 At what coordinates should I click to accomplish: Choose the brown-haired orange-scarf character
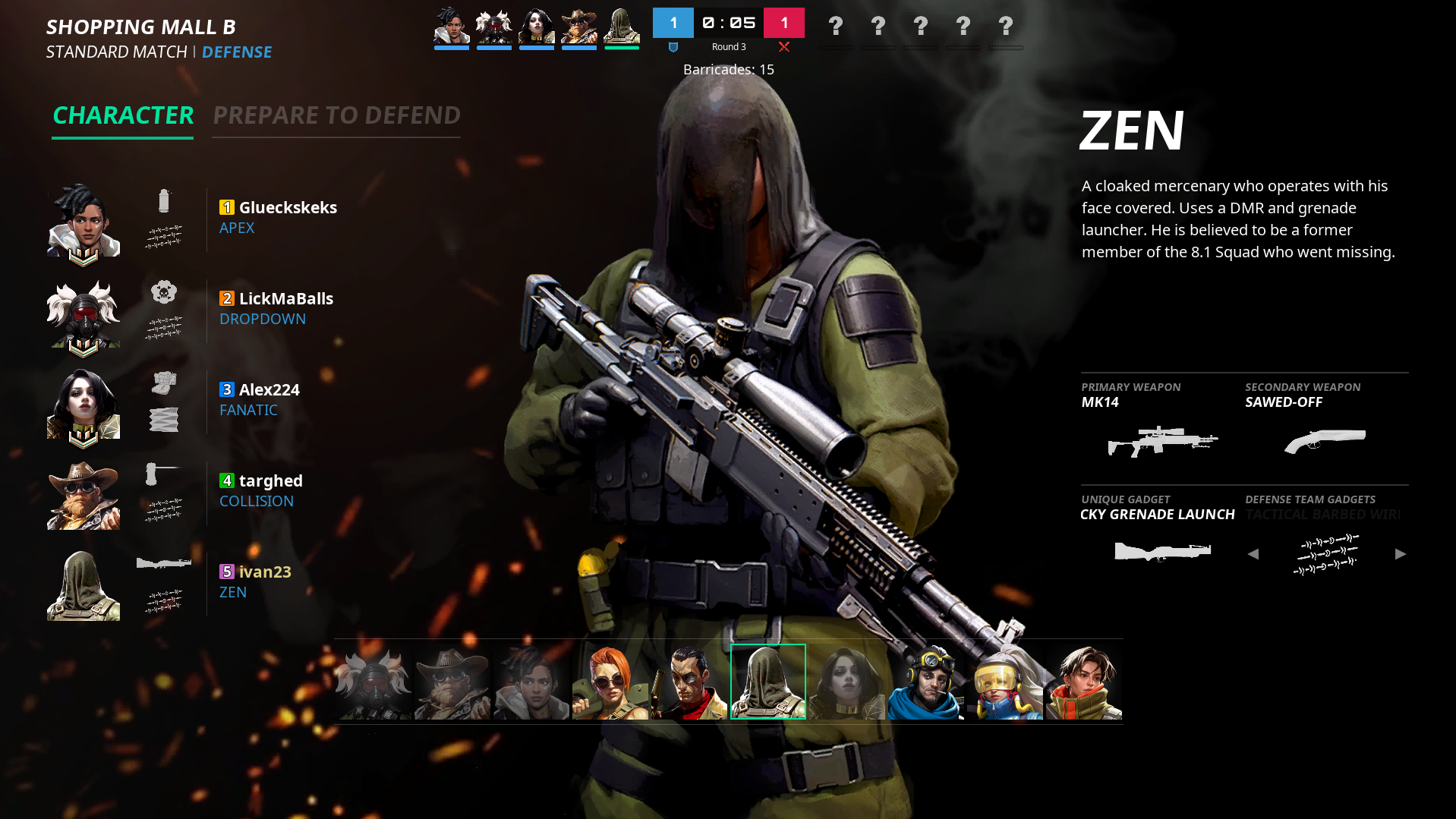click(1083, 681)
